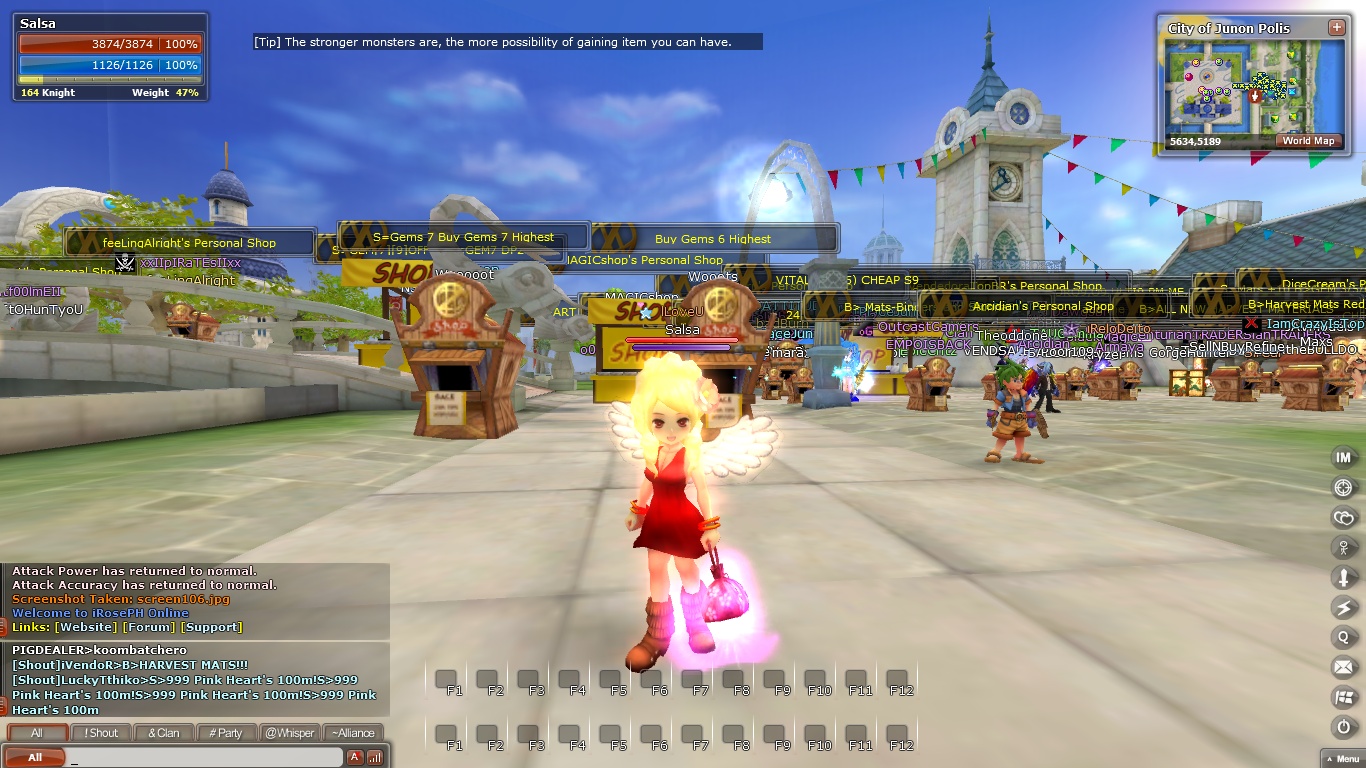Toggle the Menu button in the corner
The width and height of the screenshot is (1366, 768).
[x=1341, y=759]
